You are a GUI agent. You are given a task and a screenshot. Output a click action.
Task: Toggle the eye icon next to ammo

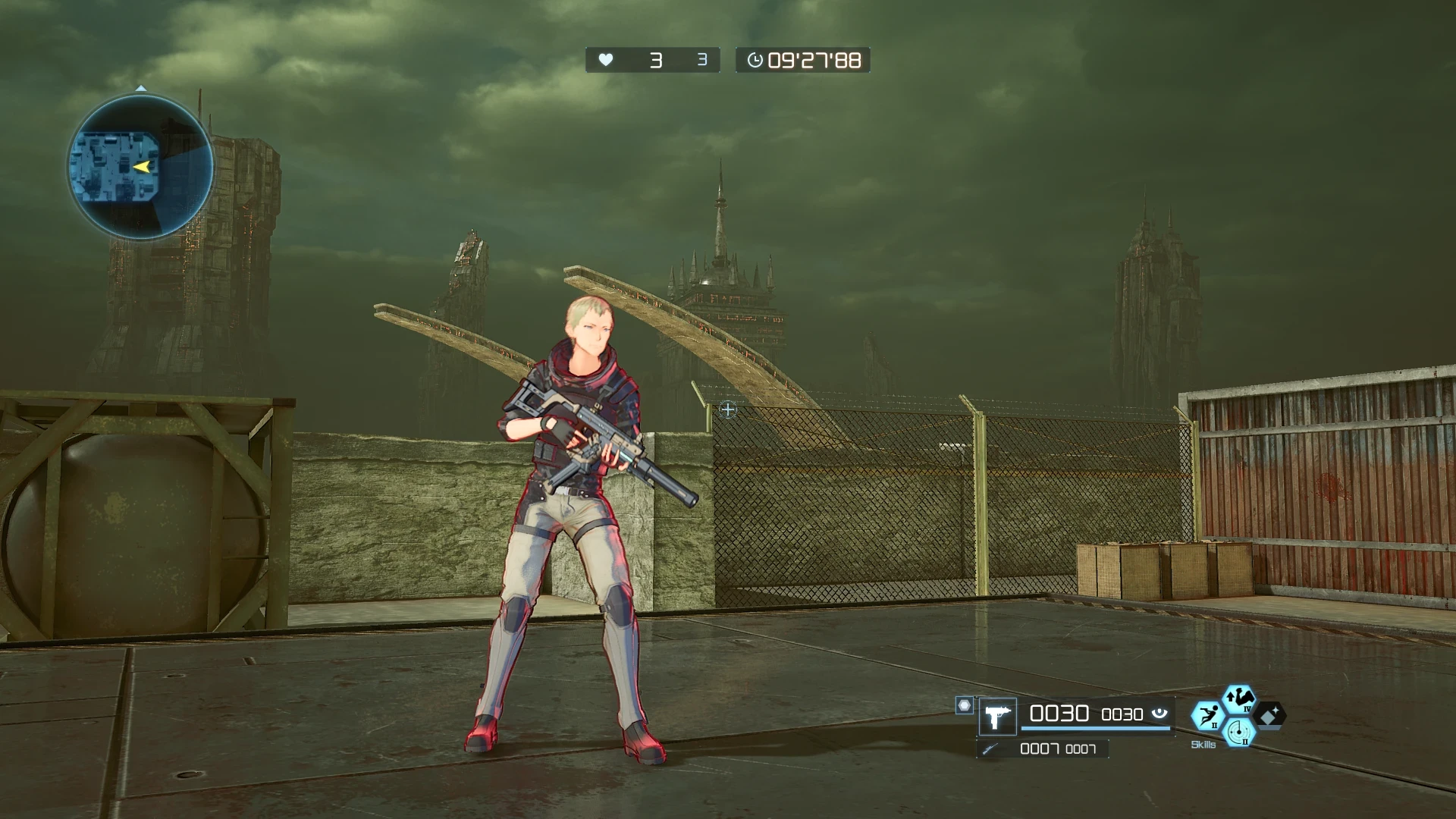(x=1159, y=714)
